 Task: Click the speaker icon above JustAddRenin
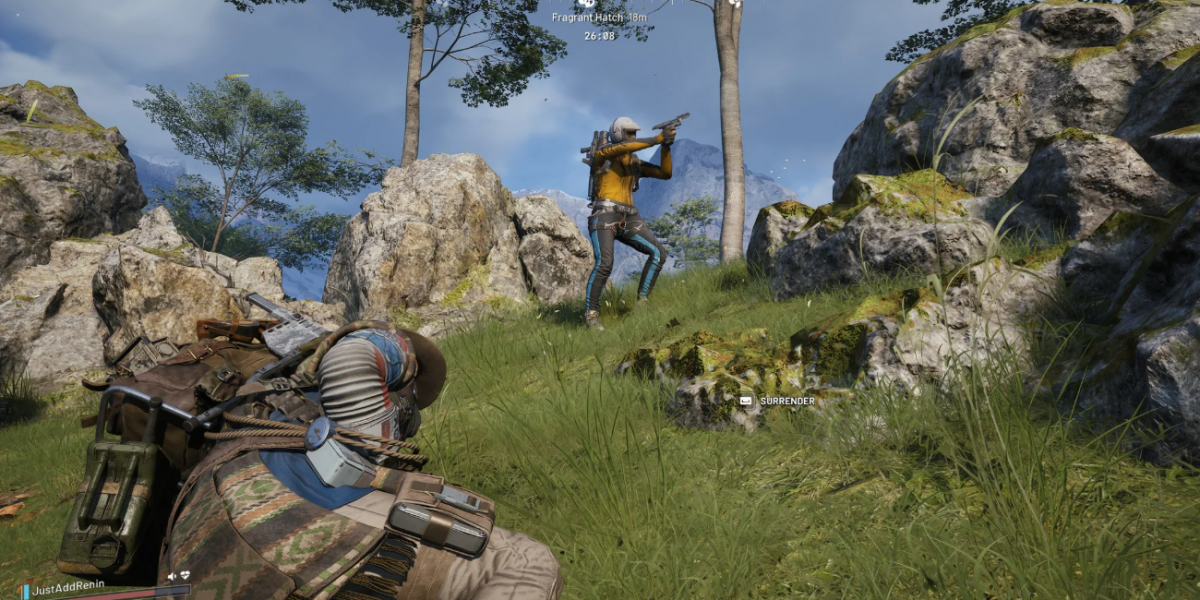172,576
